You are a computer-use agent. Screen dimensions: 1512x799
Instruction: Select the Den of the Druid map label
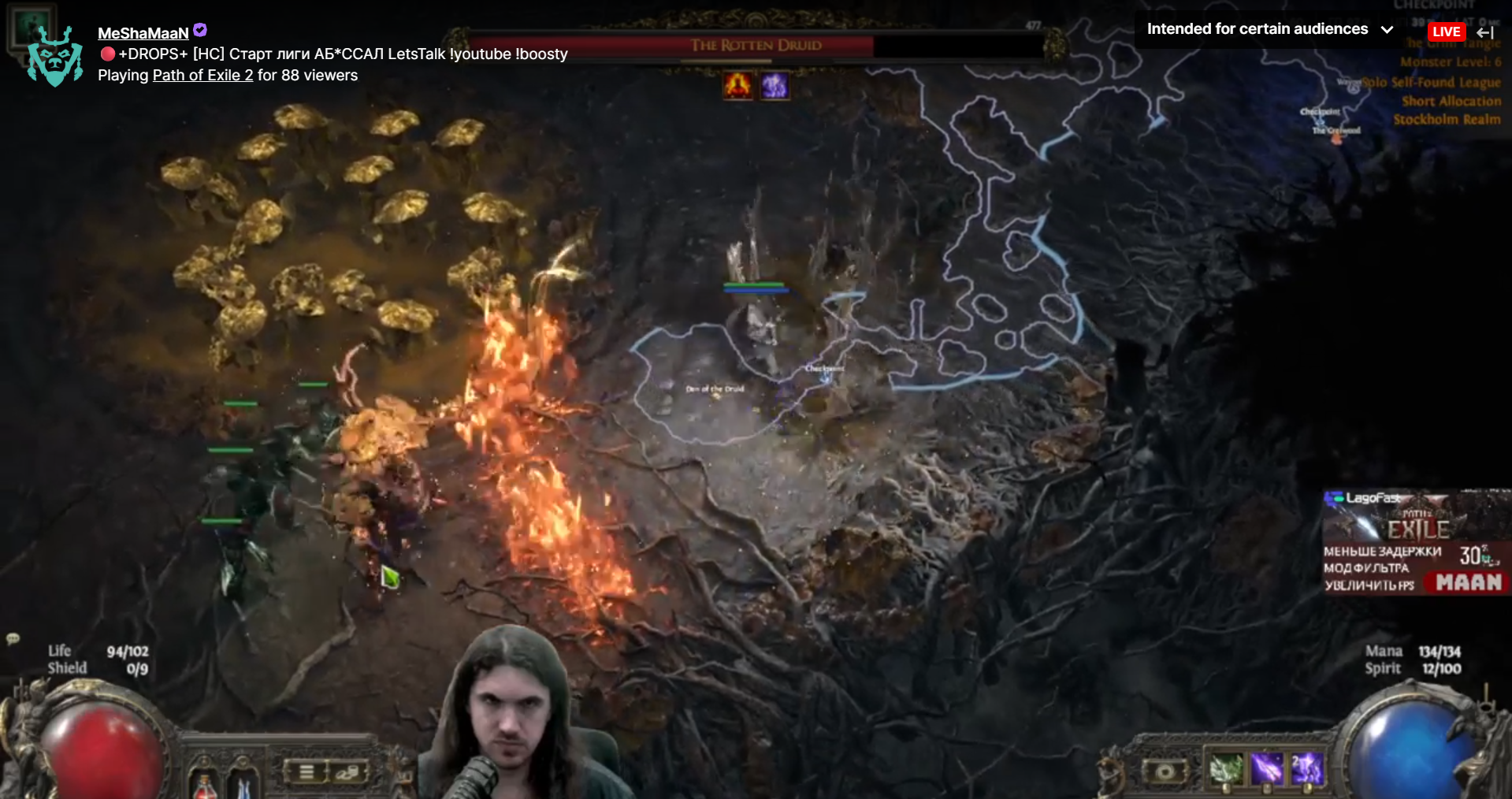[x=715, y=389]
